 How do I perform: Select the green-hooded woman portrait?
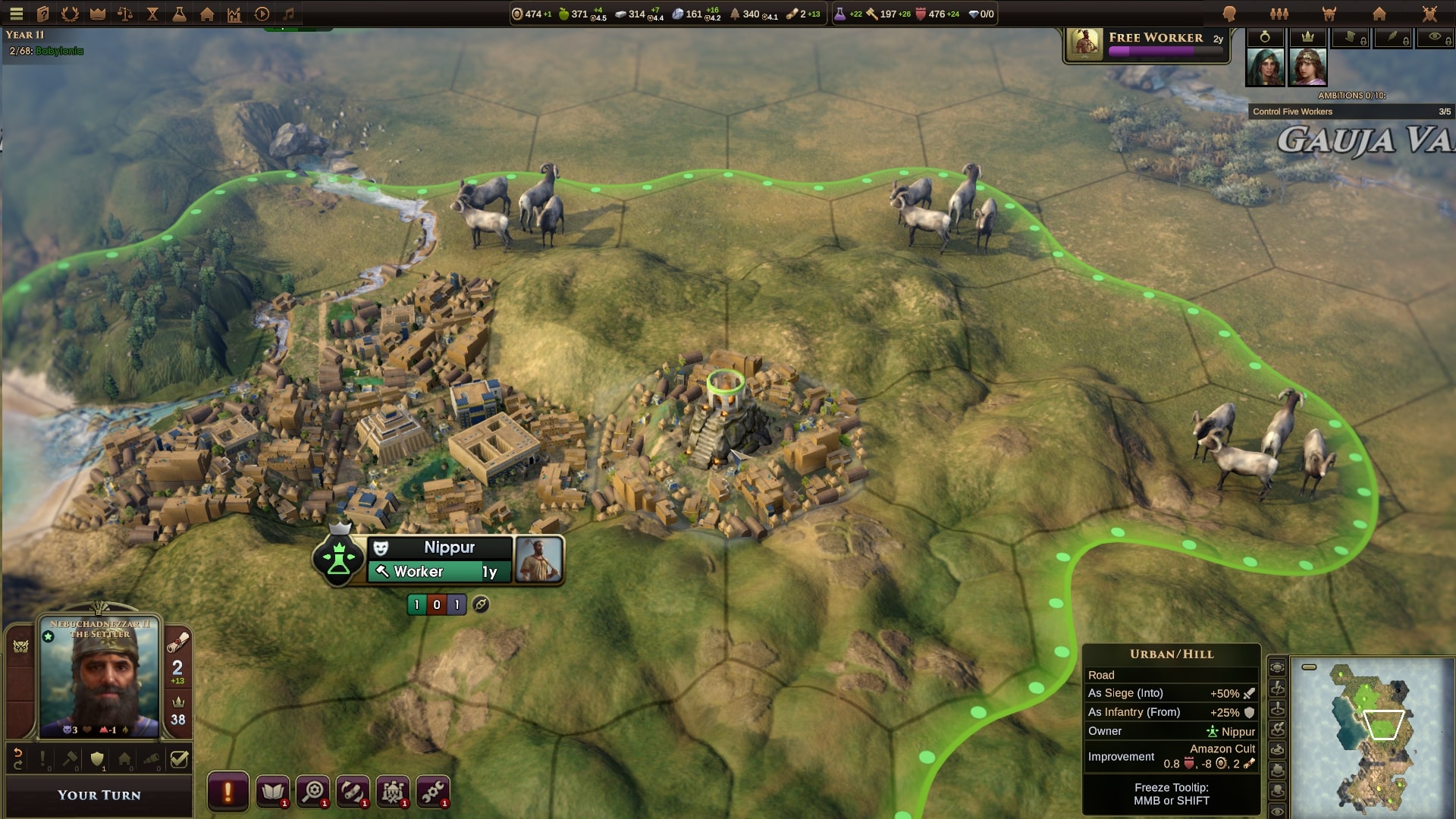(x=1265, y=67)
